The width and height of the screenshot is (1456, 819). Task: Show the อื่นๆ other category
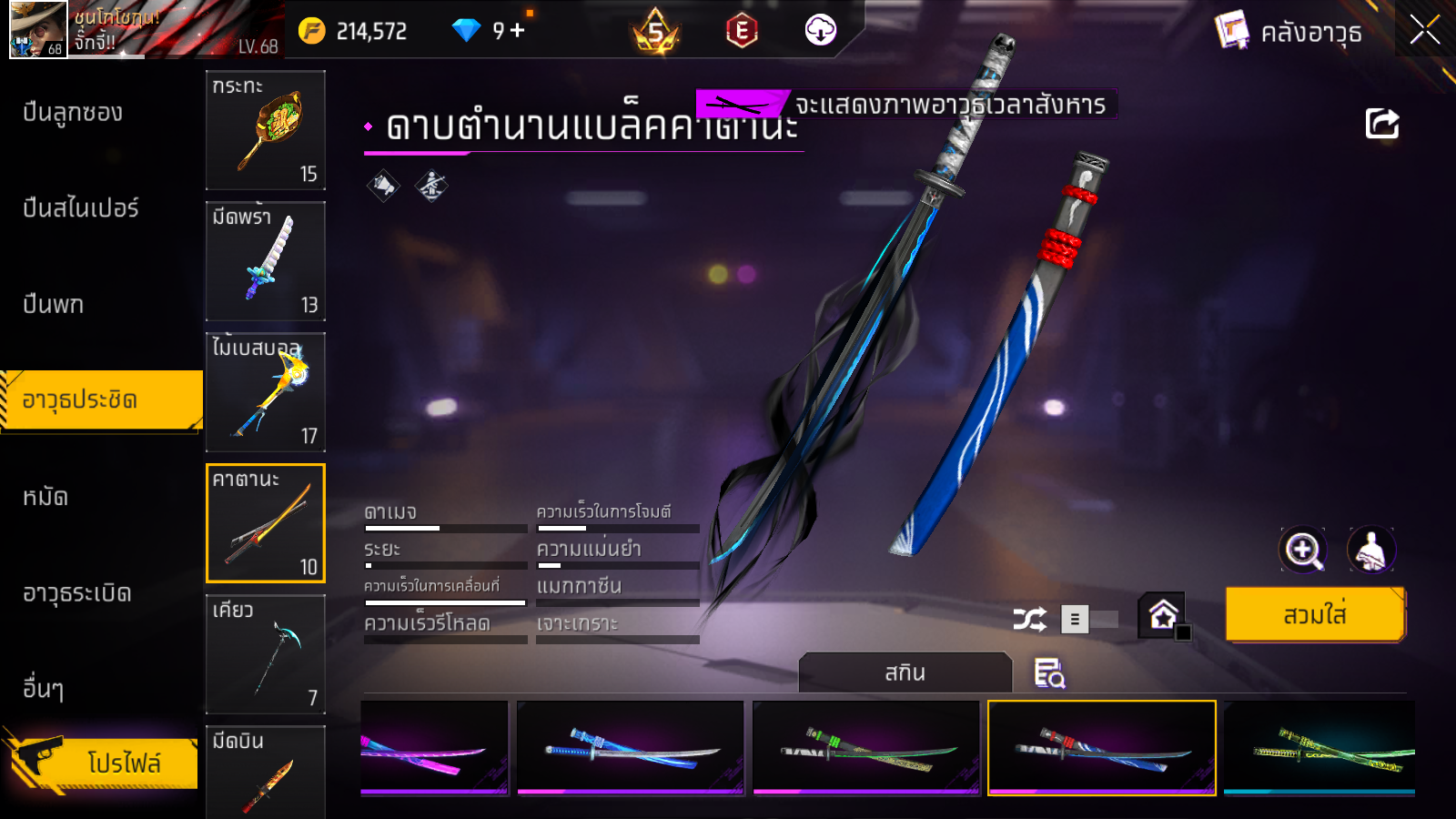click(x=44, y=689)
